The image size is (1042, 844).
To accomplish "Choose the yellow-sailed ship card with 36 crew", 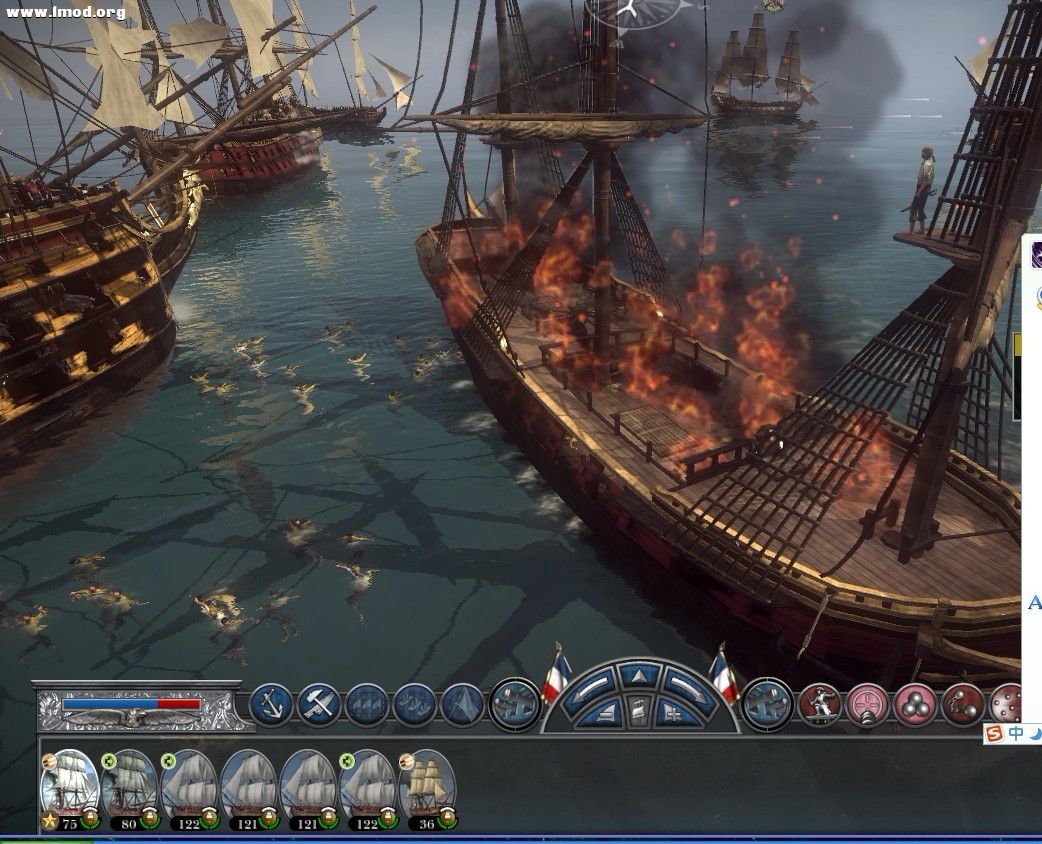I will pyautogui.click(x=427, y=786).
